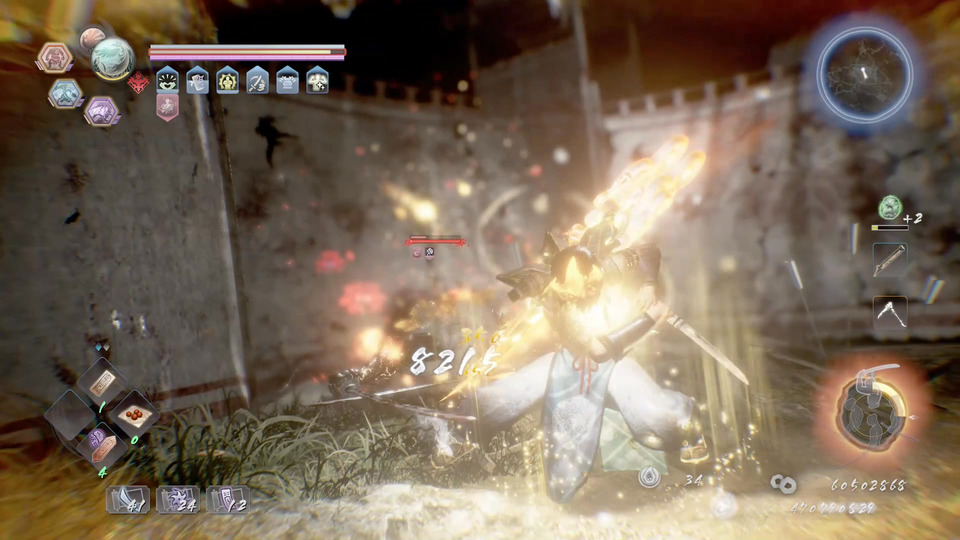
Task: Choose the purple hexagon soul core
Action: [x=101, y=110]
